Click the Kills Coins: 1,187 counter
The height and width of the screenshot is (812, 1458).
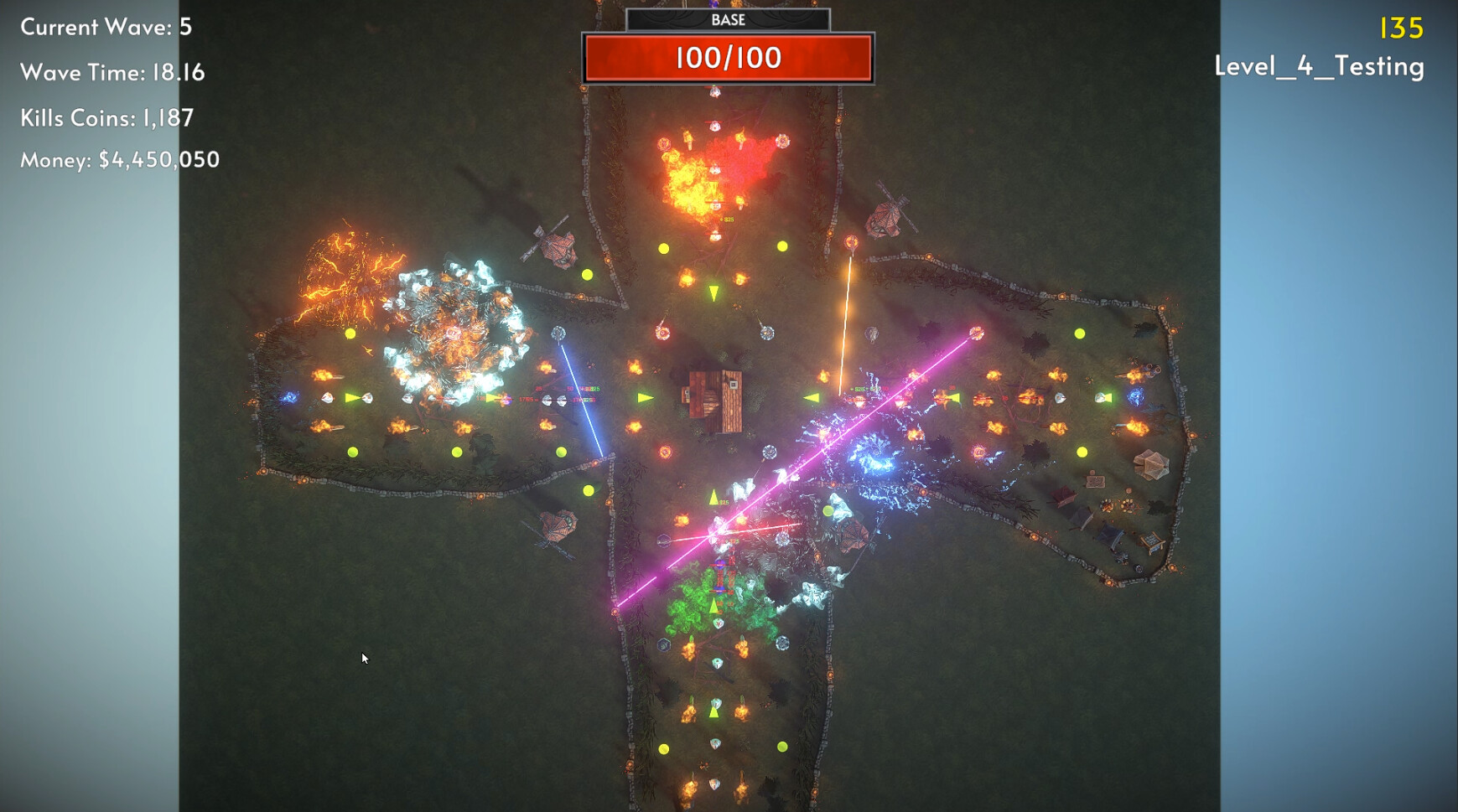107,118
